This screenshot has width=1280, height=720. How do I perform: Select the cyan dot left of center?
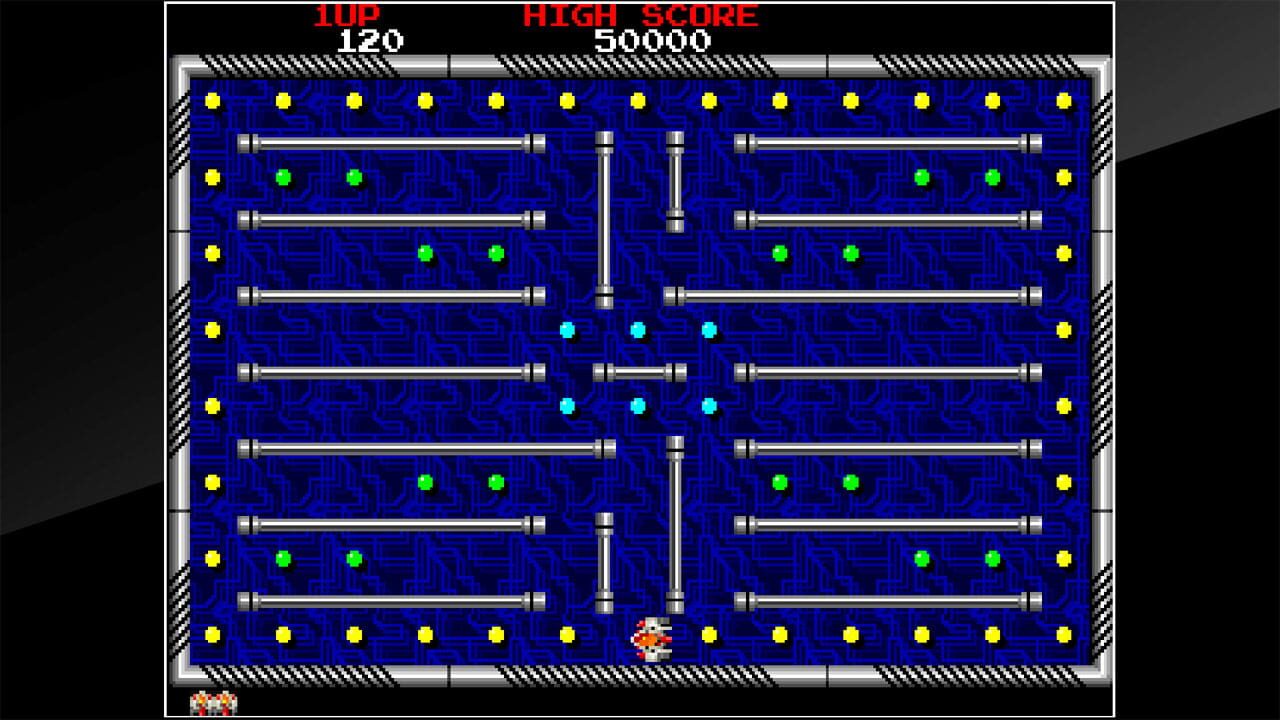click(570, 329)
